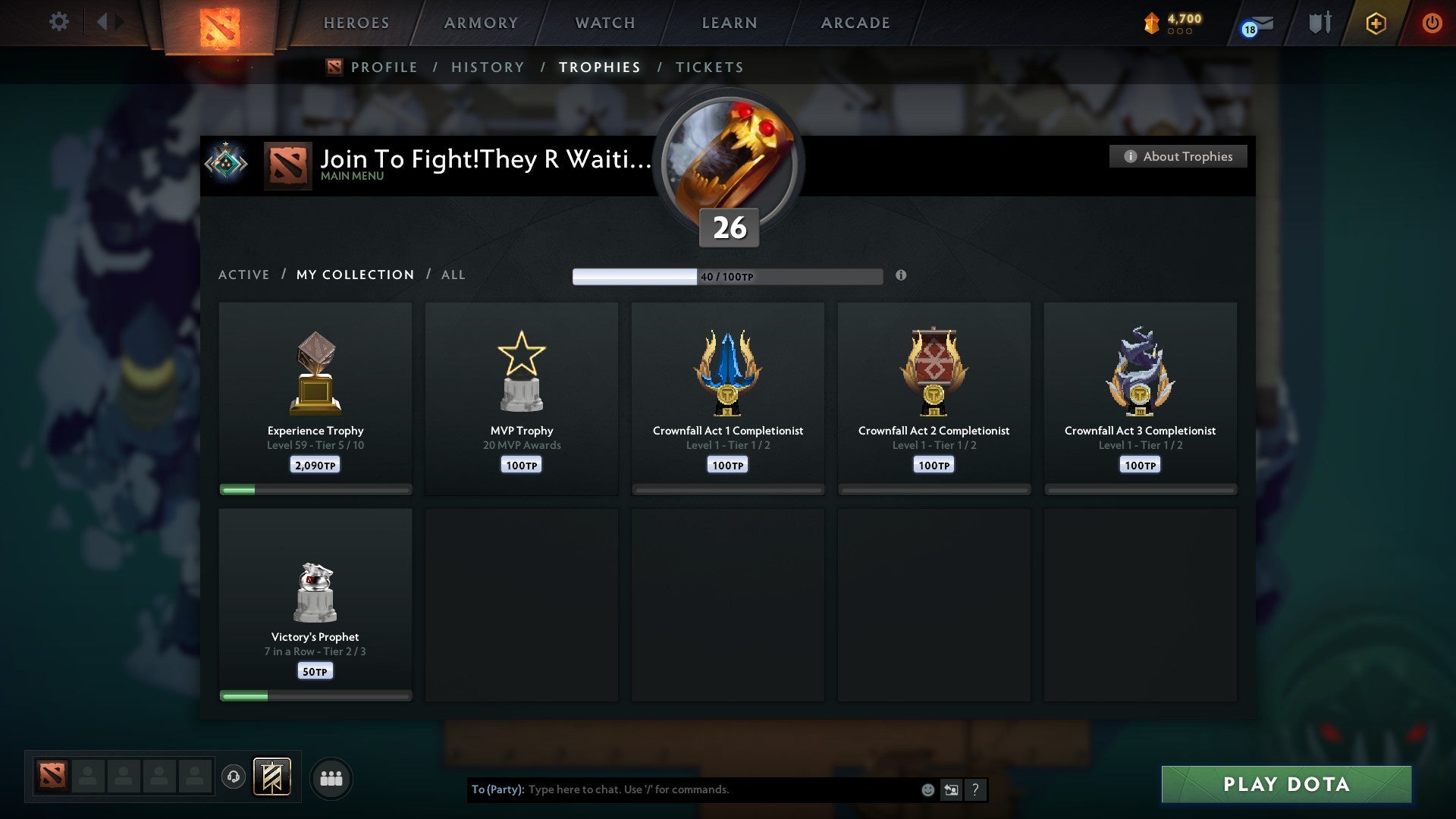The width and height of the screenshot is (1456, 819).
Task: Open the friends list icon at bottom
Action: coord(331,777)
